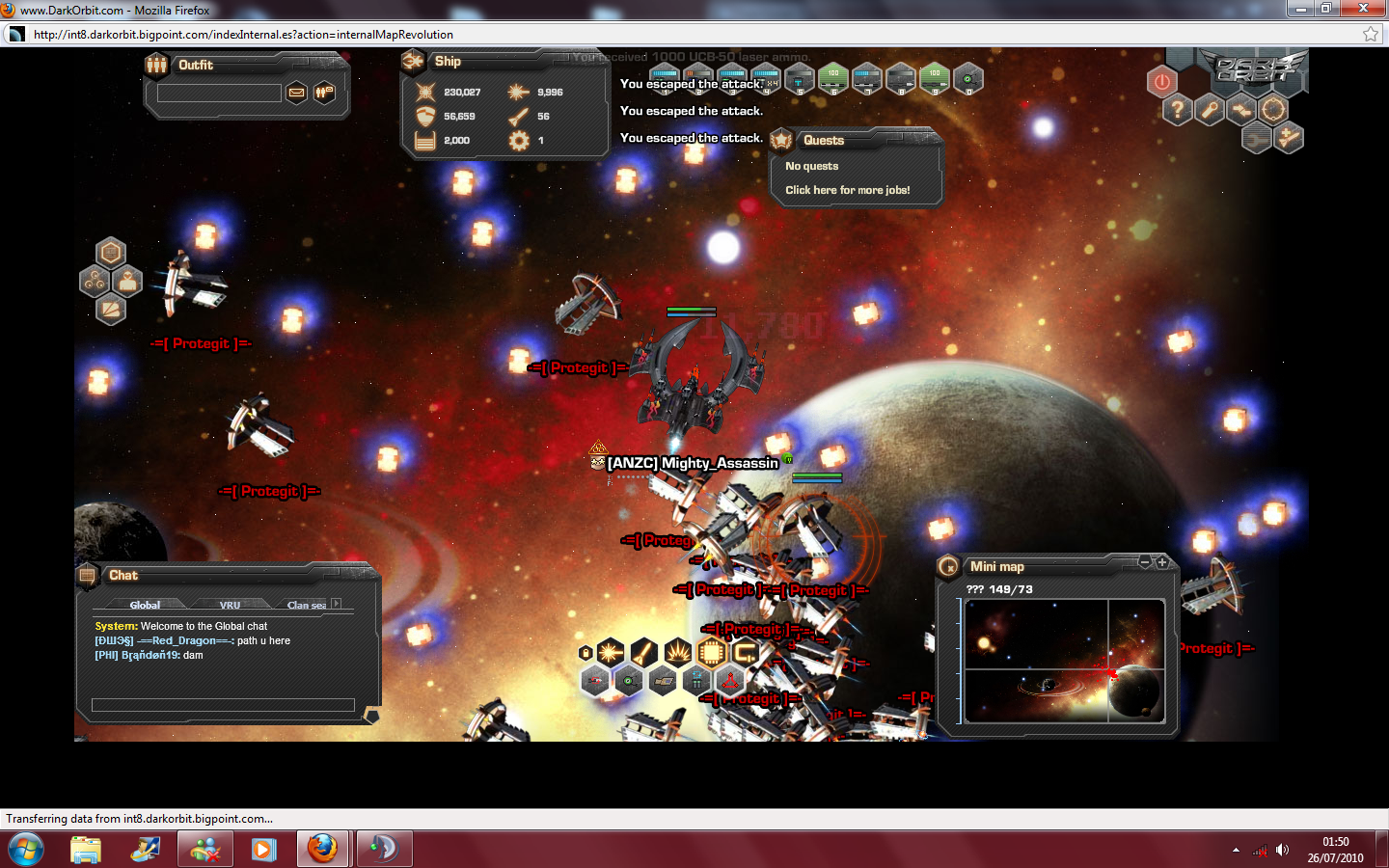
Task: Toggle the compass targeting hexagon
Action: click(1273, 109)
